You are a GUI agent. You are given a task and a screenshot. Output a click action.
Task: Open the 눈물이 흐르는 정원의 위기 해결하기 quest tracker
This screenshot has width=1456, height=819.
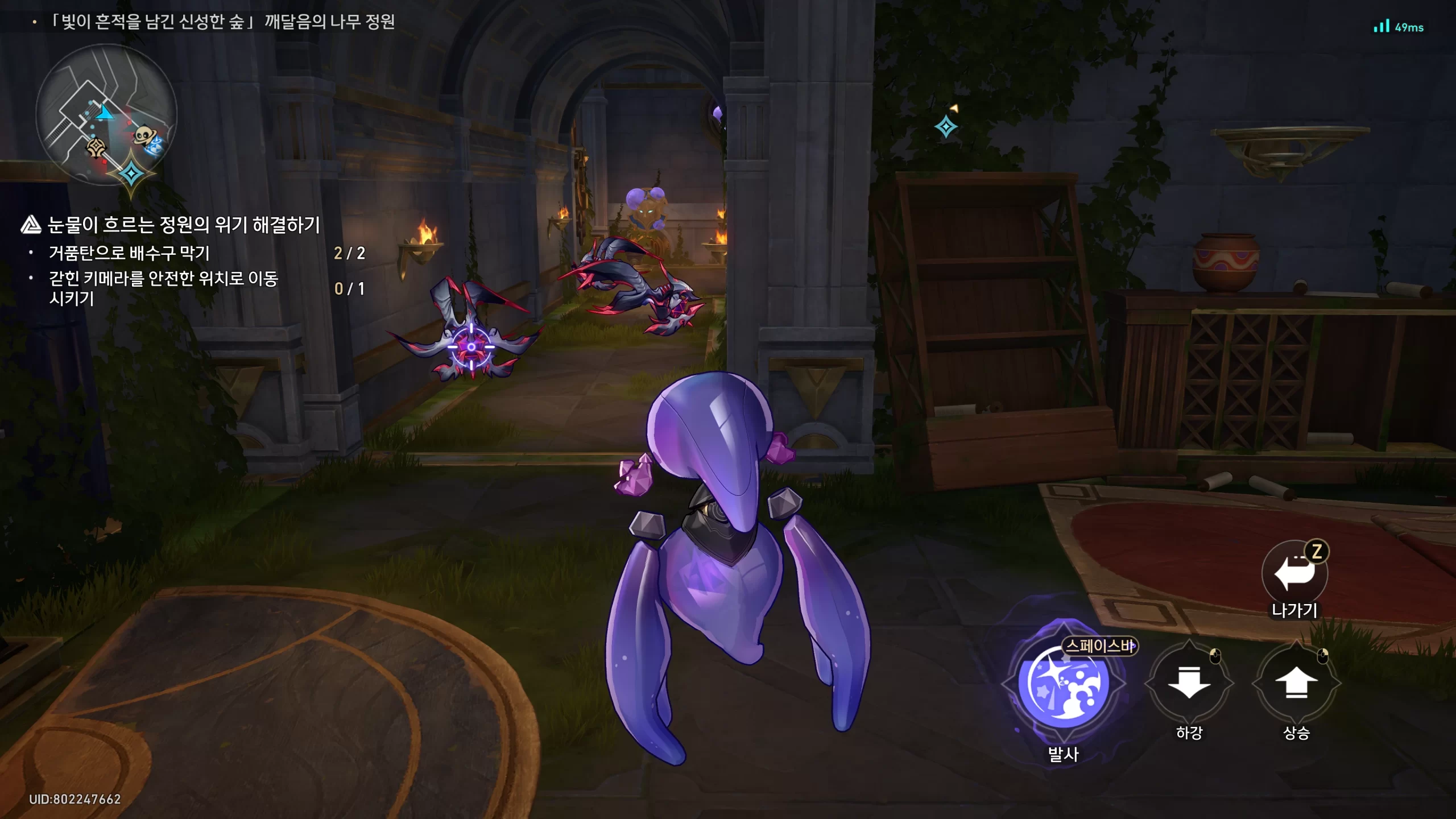(183, 225)
